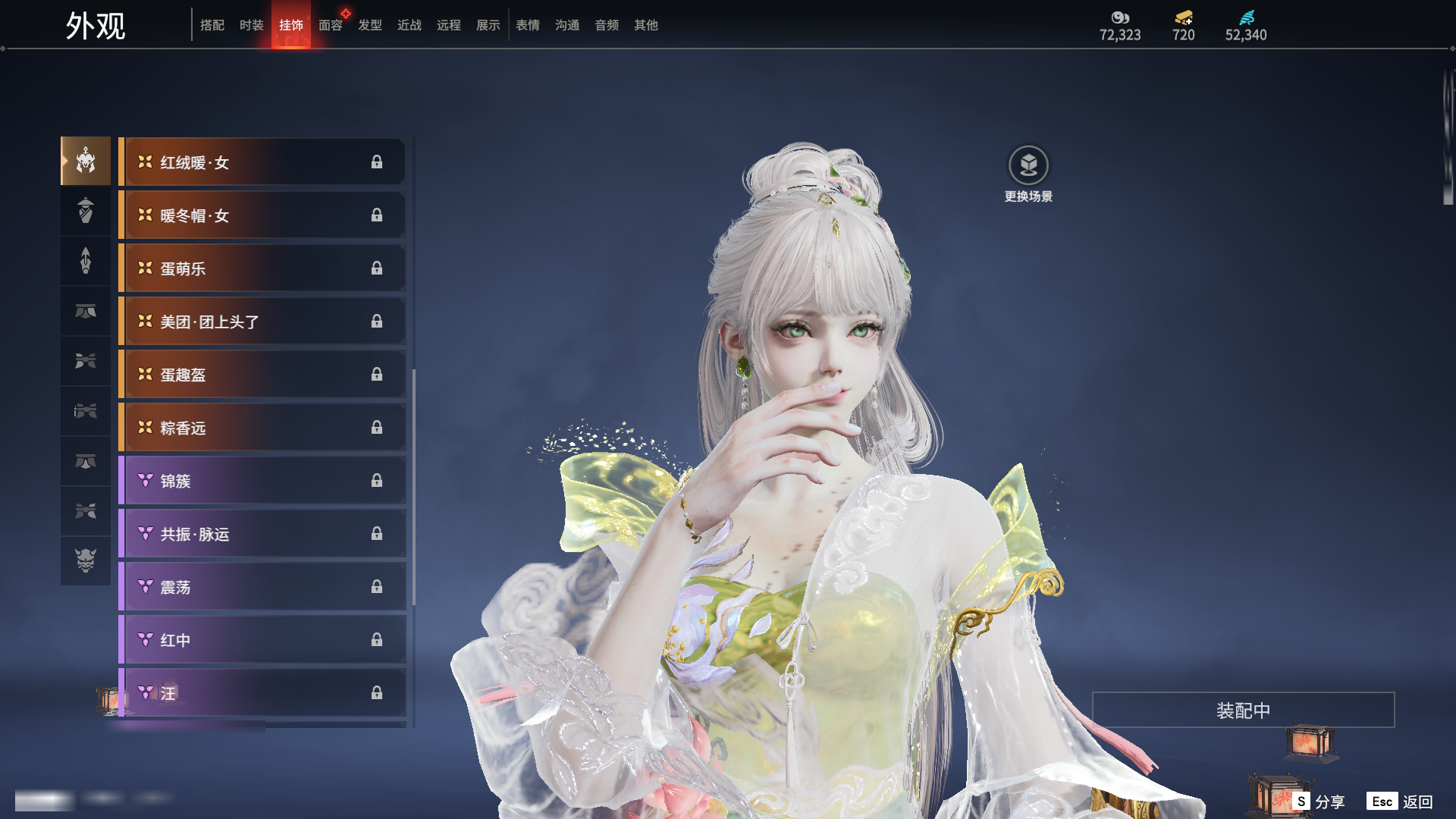
Task: Open the 时装 tab
Action: [x=252, y=25]
